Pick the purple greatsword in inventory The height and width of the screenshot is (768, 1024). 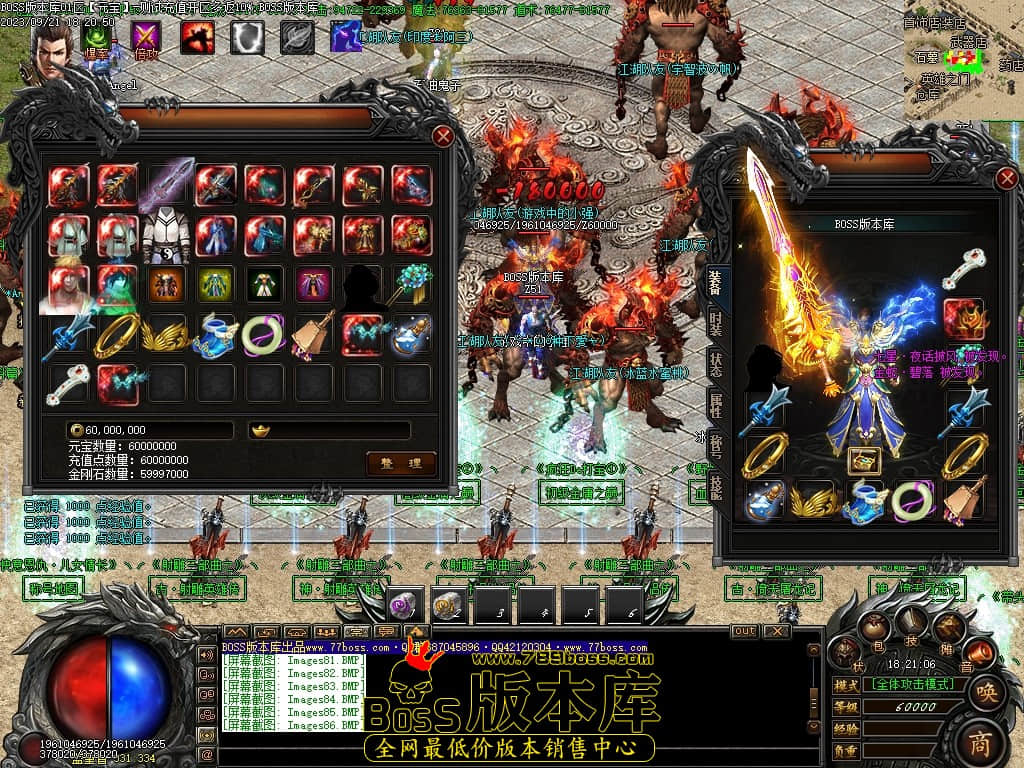pos(166,185)
